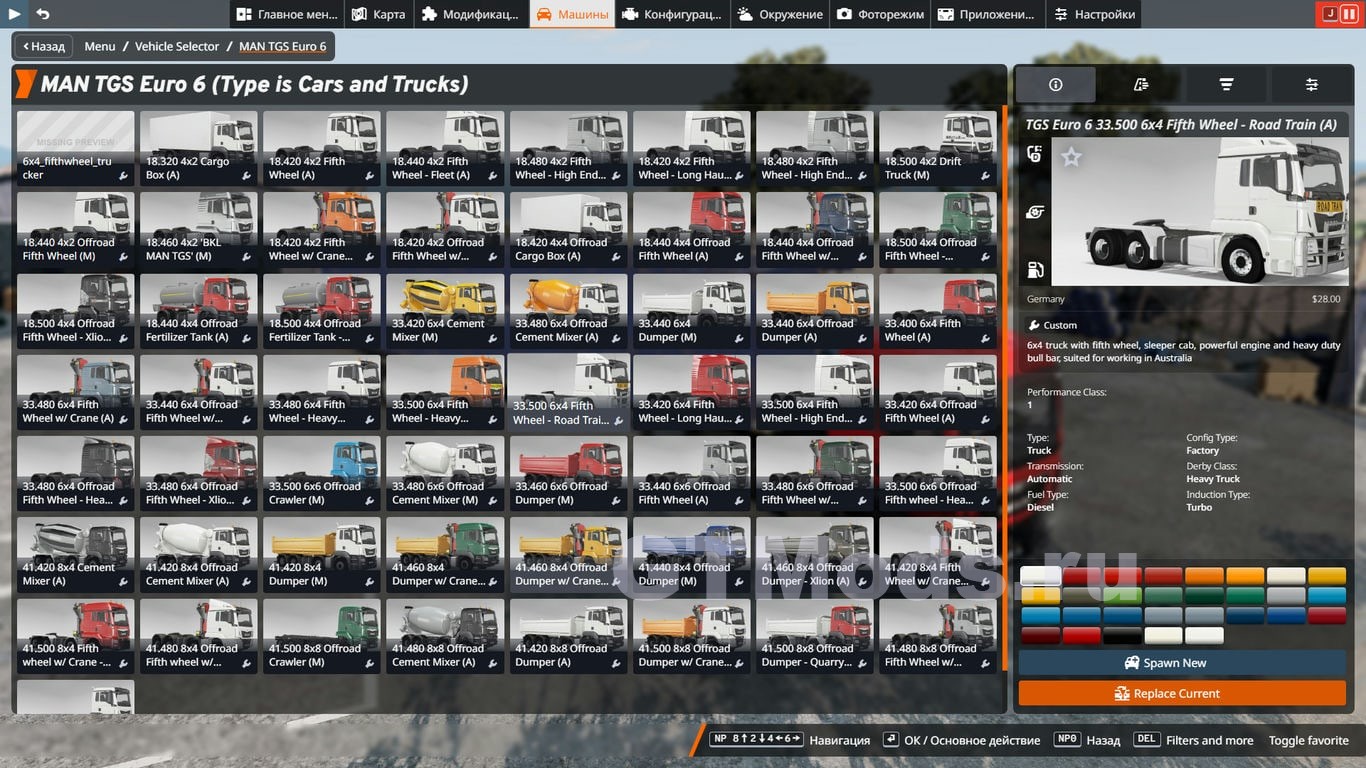
Task: Toggle the favorite star on the preview
Action: [x=1071, y=157]
